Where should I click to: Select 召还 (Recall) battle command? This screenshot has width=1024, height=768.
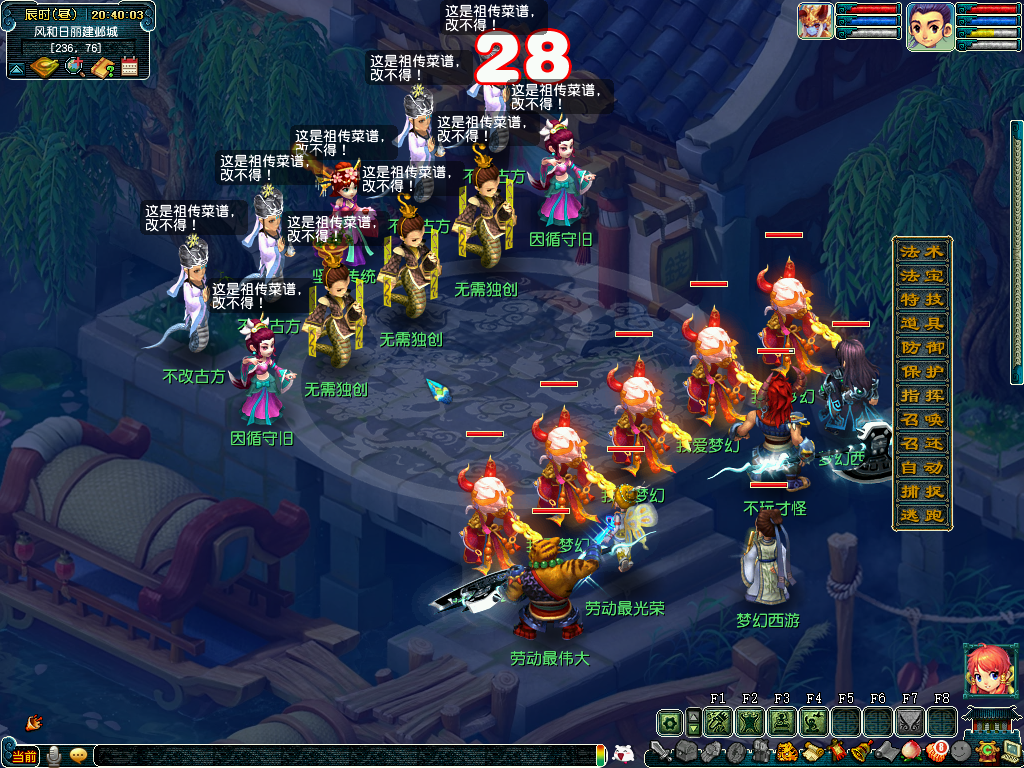[921, 443]
